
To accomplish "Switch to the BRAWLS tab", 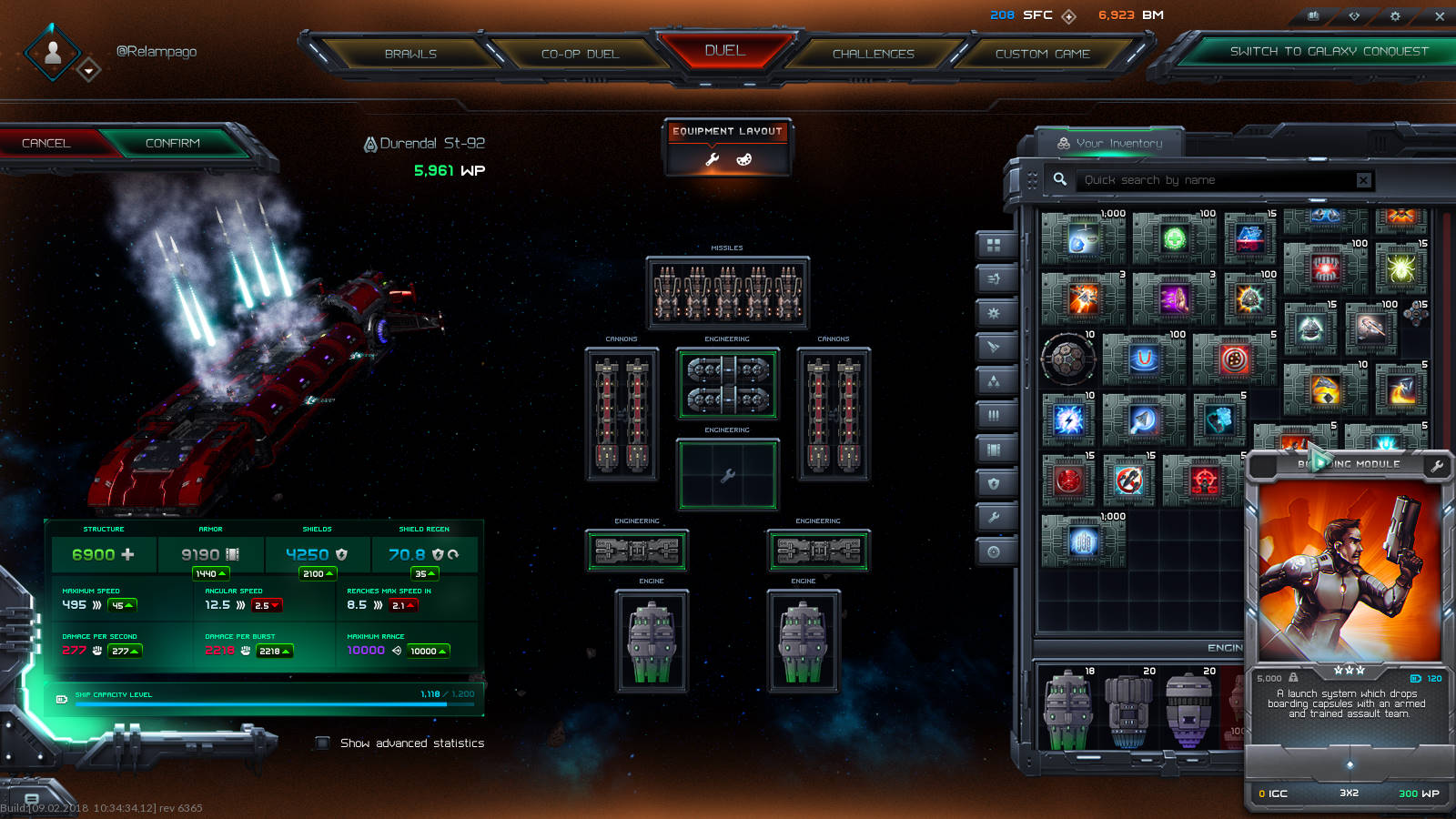I will click(412, 54).
